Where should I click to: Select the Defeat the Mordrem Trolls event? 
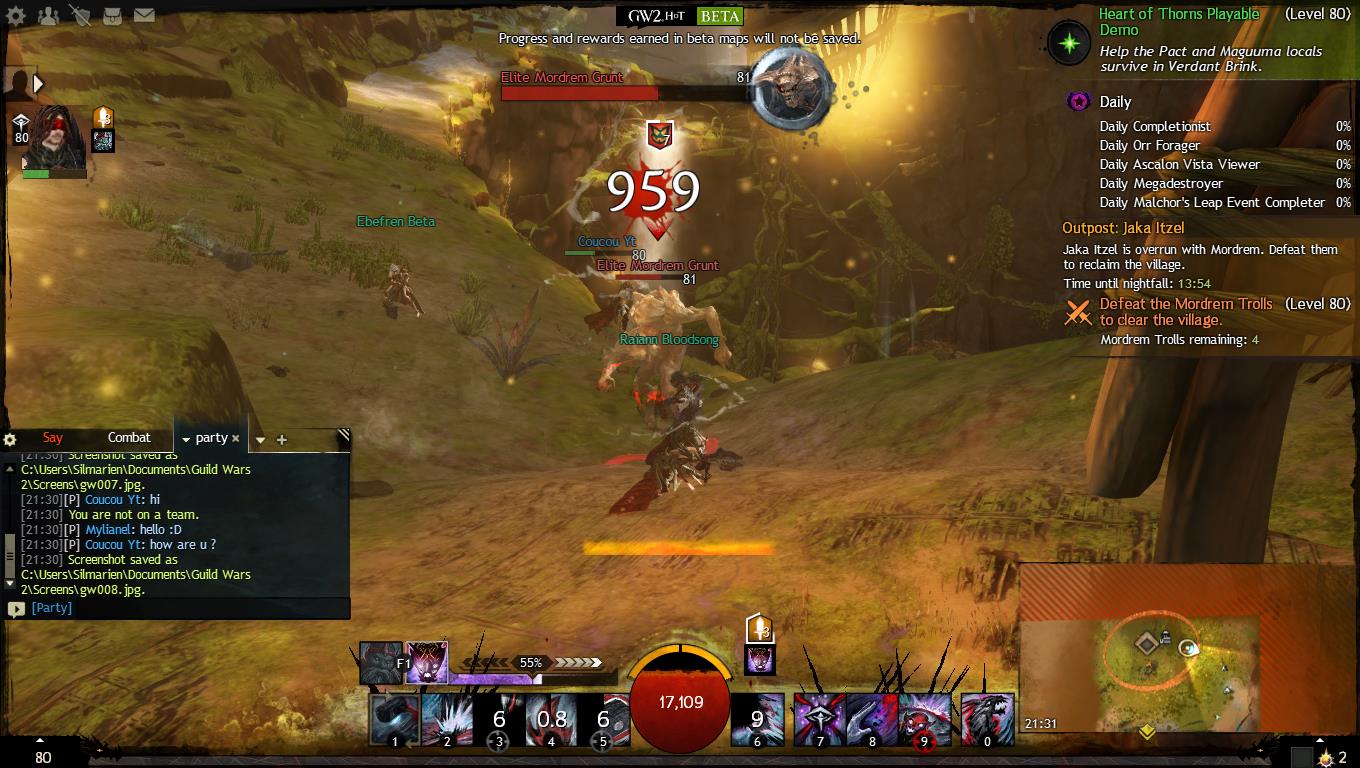pyautogui.click(x=1185, y=312)
